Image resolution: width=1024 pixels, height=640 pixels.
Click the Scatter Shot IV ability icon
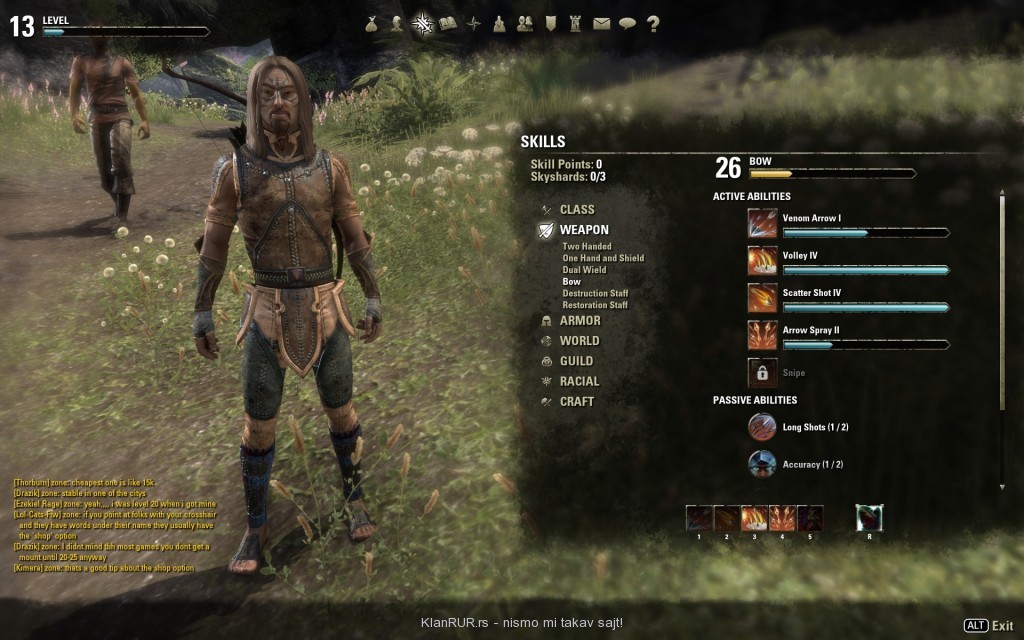(762, 298)
